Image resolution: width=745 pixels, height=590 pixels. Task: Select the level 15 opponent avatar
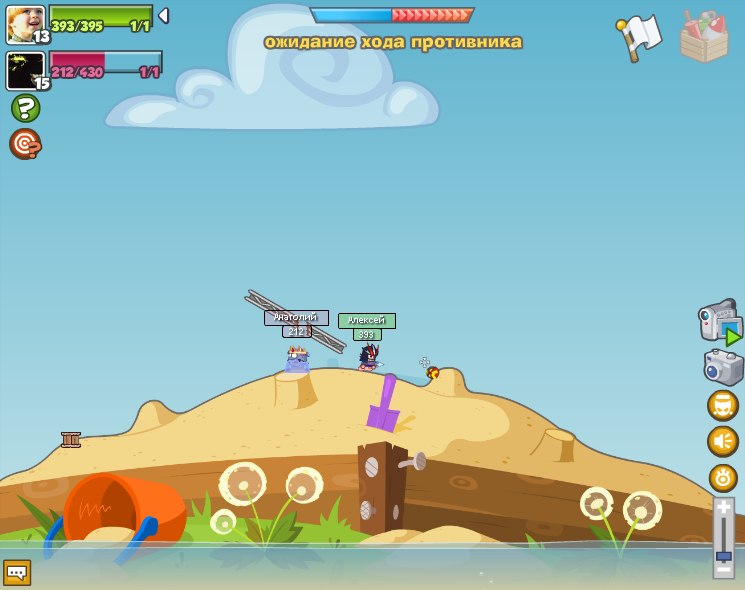(25, 71)
